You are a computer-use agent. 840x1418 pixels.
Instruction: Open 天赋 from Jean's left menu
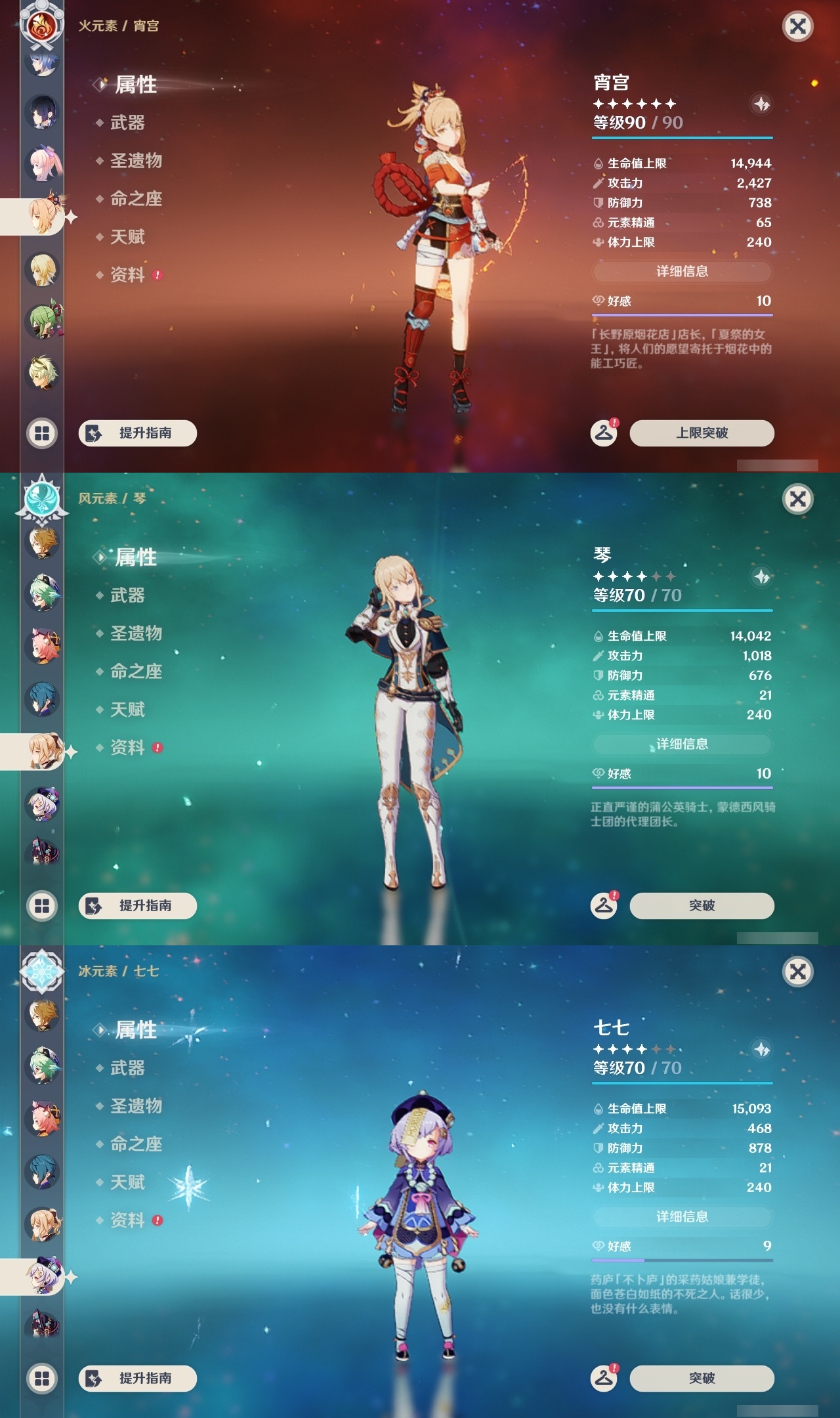tap(128, 710)
